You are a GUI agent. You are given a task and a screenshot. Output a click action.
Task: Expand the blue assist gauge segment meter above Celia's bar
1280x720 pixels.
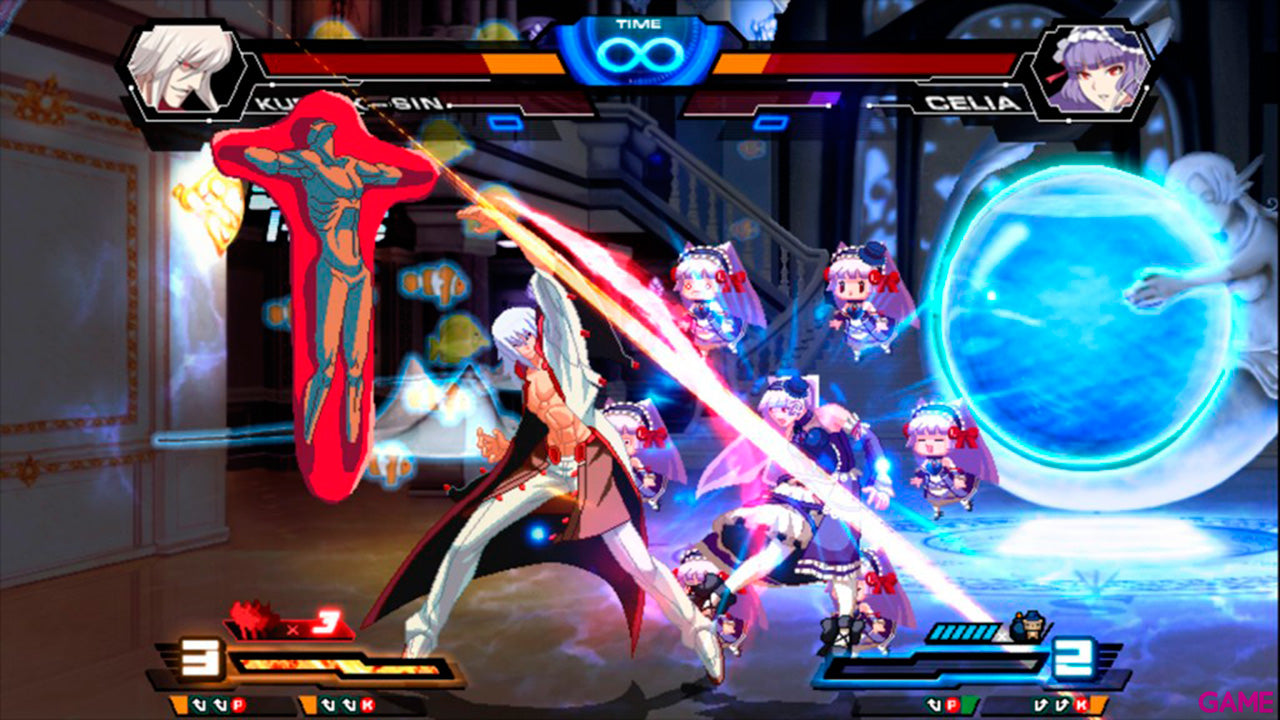pos(963,630)
